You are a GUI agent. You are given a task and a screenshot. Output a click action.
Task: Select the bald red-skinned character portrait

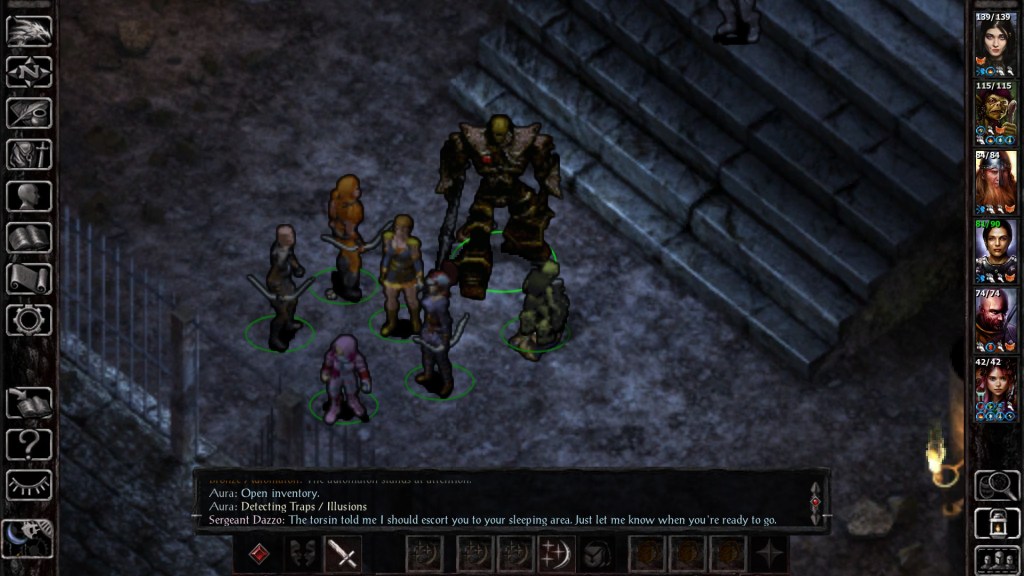[996, 322]
